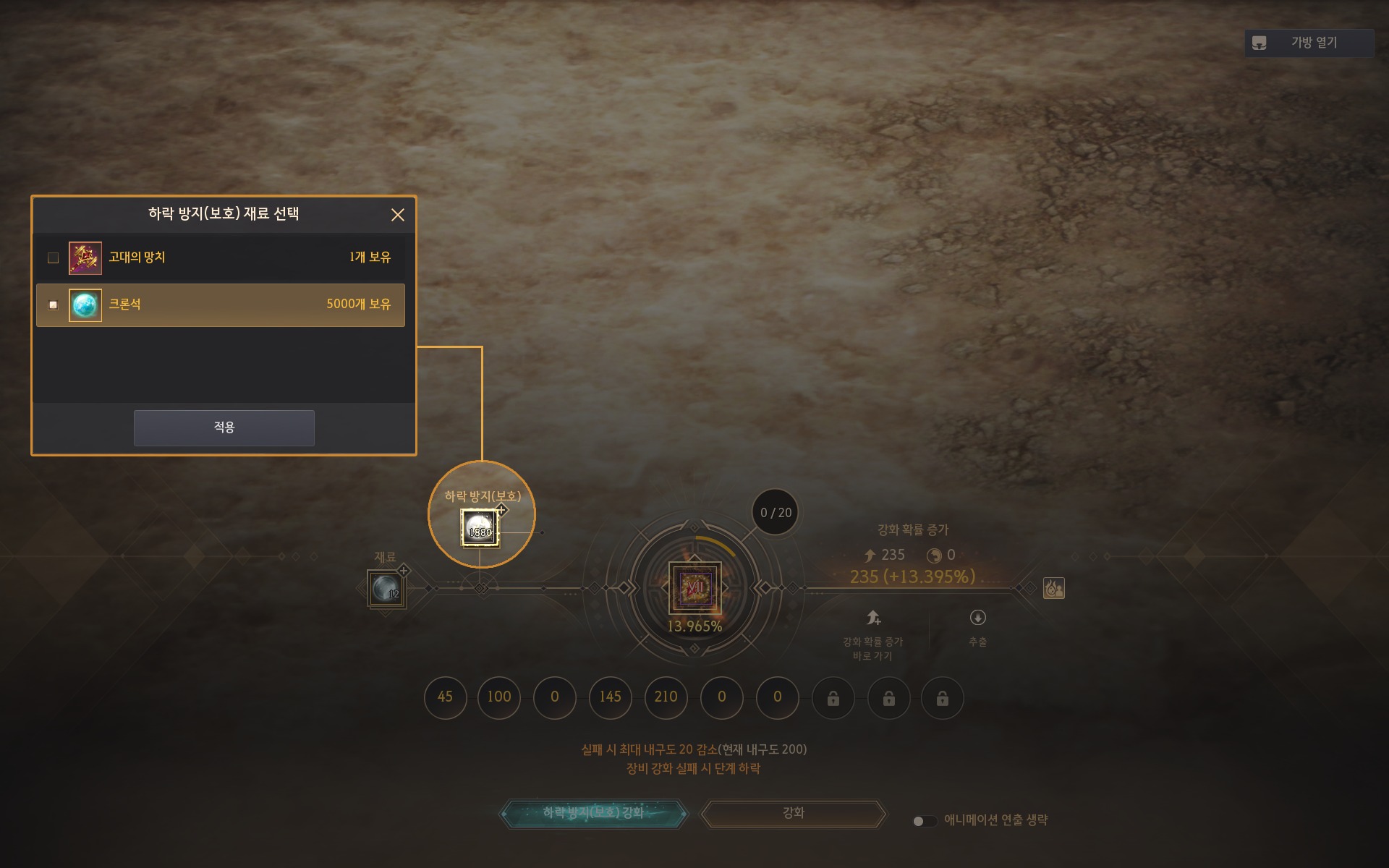
Task: Select the 하락 방지(보호) material slot
Action: 480,528
